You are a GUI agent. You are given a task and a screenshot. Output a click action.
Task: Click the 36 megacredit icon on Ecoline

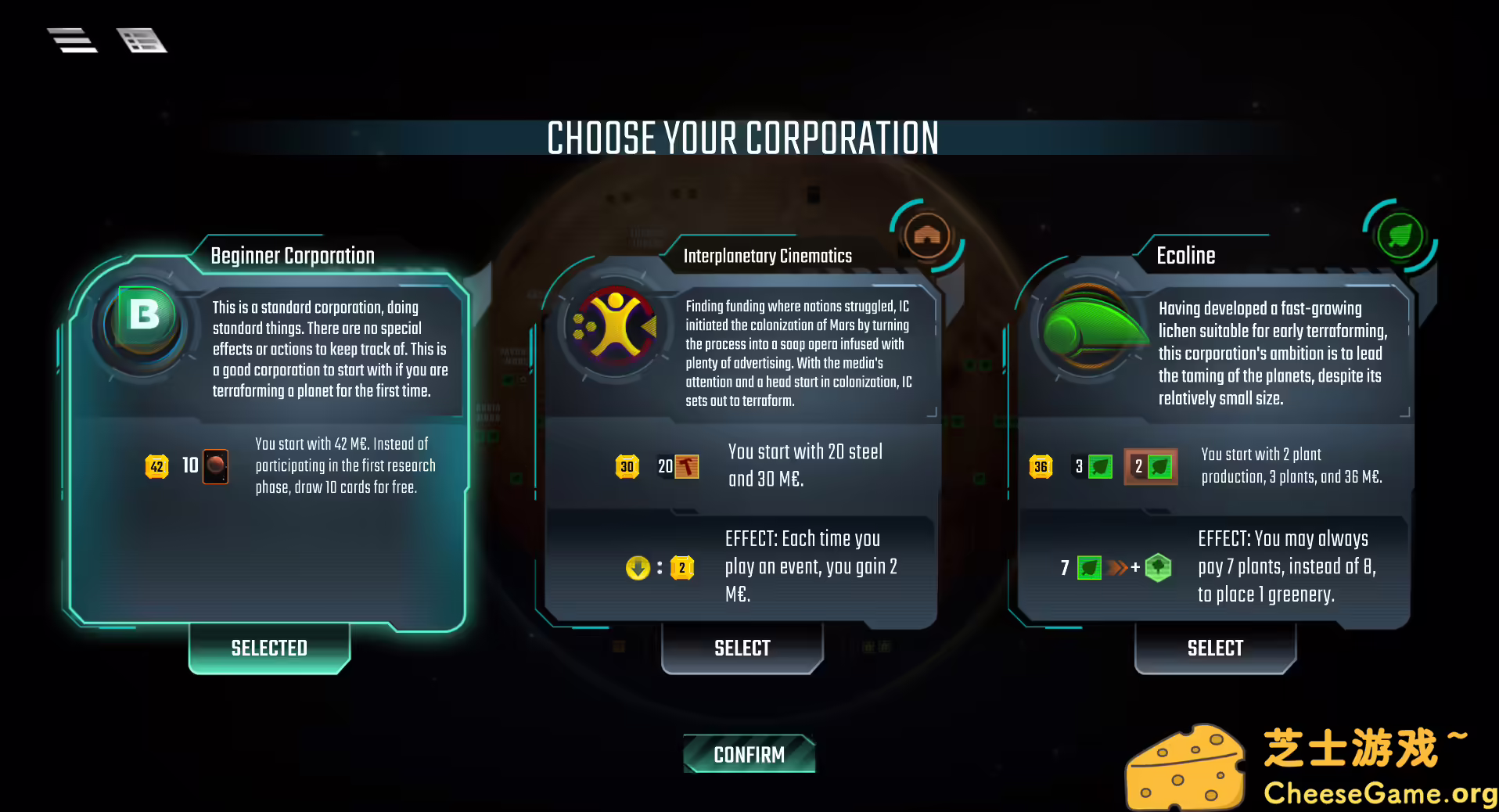coord(1041,466)
